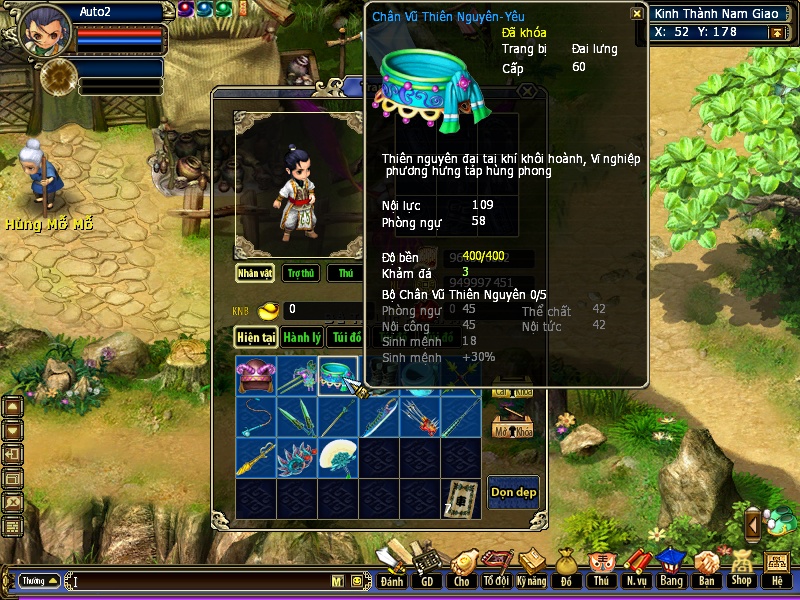Select the scroll item with count 7
This screenshot has height=600, width=800.
(x=461, y=498)
